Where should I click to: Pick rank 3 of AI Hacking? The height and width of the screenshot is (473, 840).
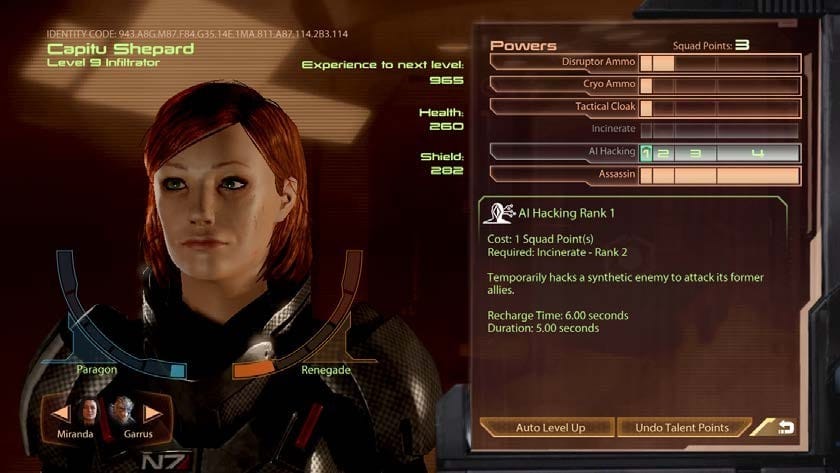click(696, 153)
